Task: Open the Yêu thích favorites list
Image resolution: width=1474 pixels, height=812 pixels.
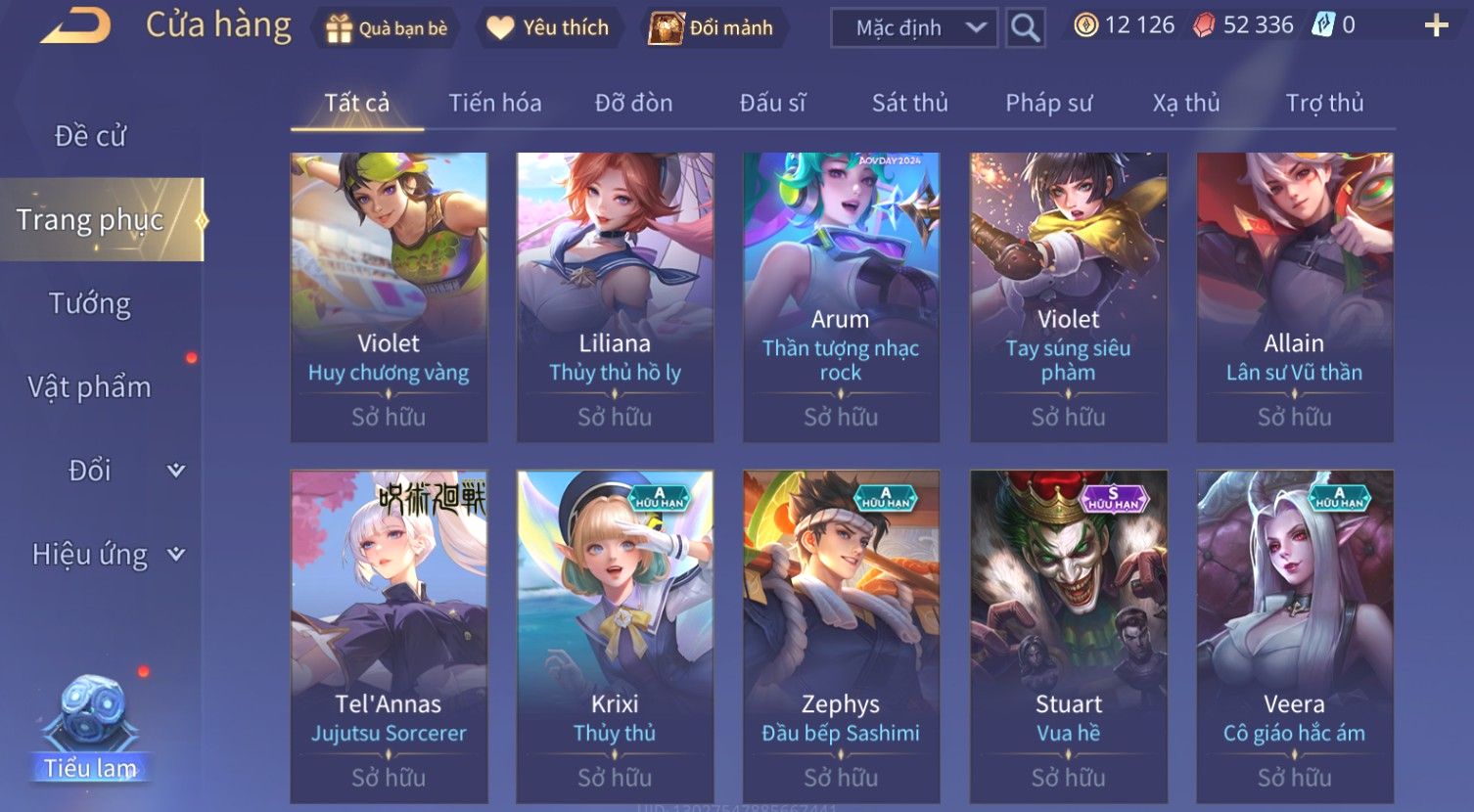Action: 550,28
